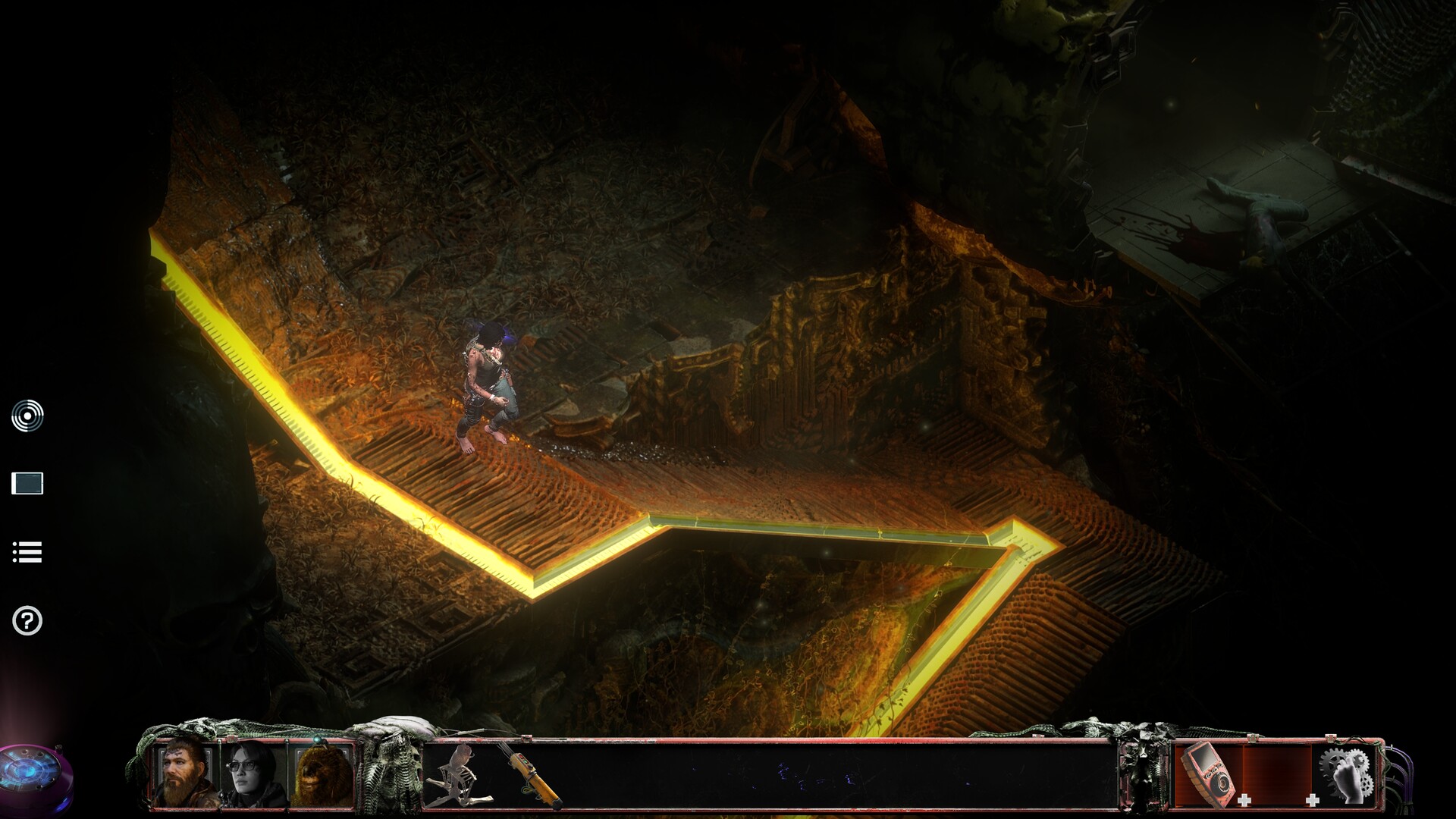The image size is (1456, 819).
Task: Open the bulleted list menu icon
Action: tap(27, 552)
